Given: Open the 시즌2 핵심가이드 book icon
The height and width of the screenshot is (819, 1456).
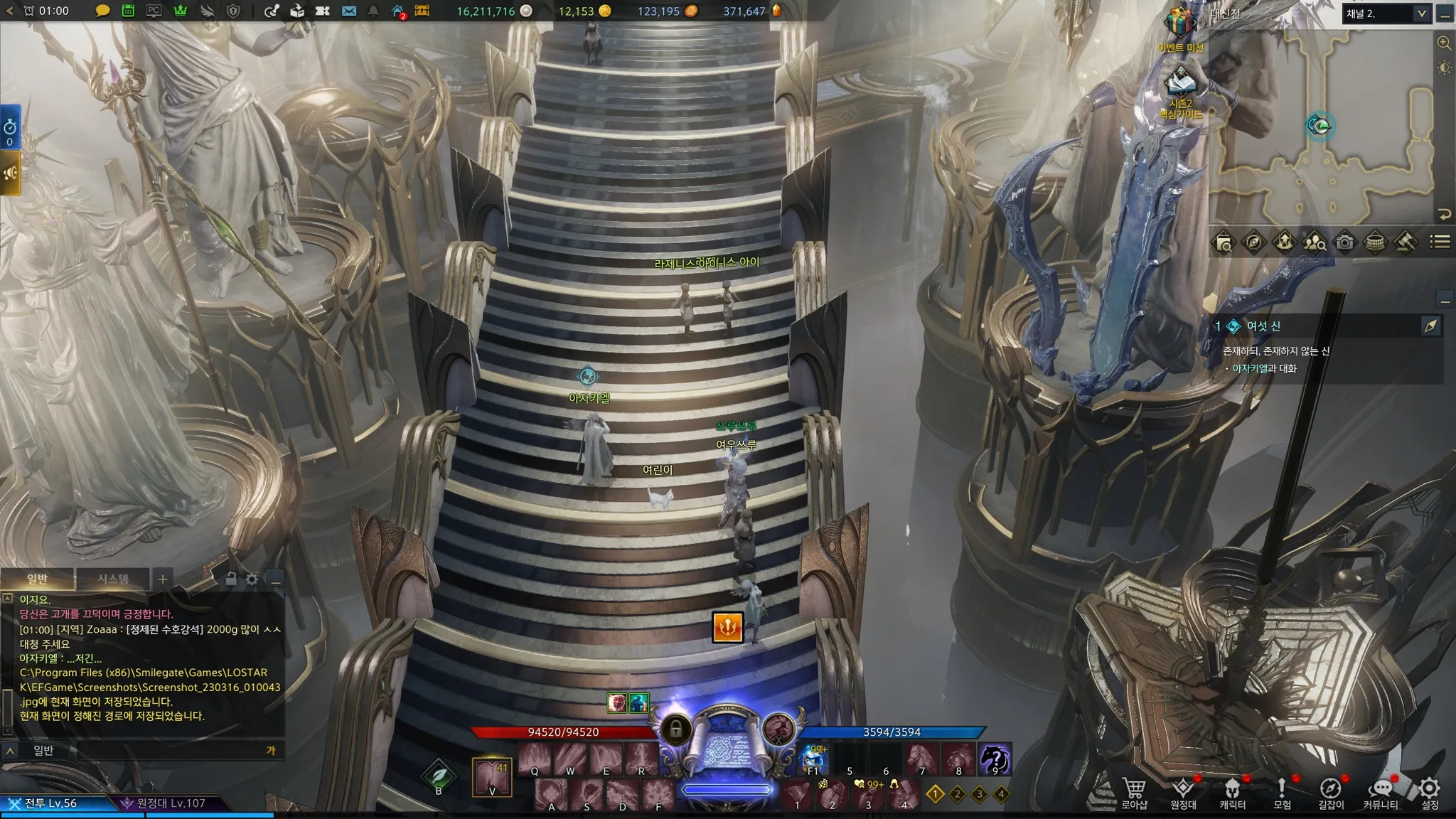Looking at the screenshot, I should point(1179,86).
